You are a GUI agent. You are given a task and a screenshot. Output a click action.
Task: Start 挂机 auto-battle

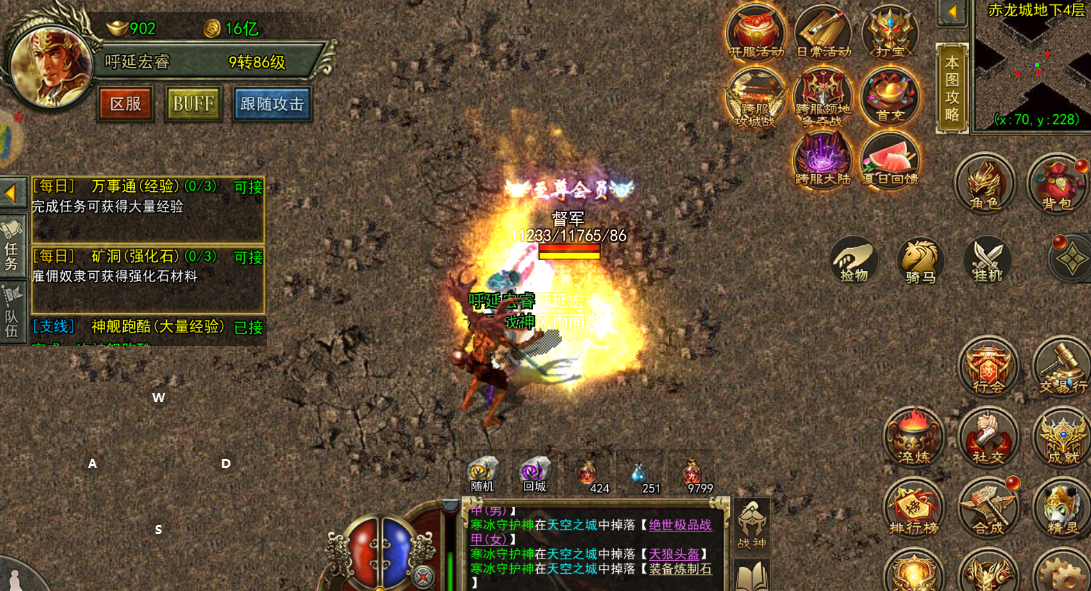click(987, 259)
